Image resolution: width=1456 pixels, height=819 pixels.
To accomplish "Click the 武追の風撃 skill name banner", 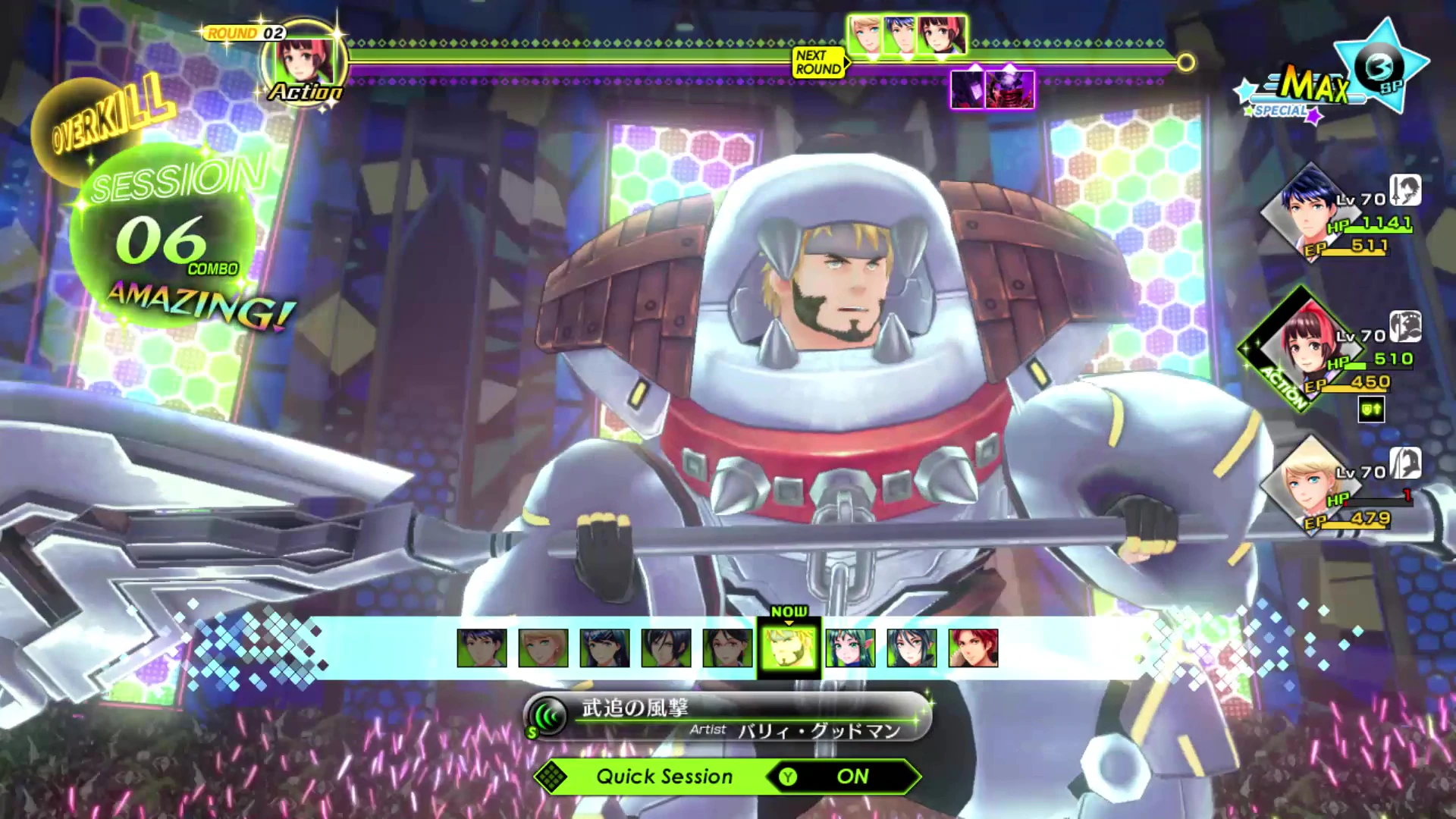I will (726, 717).
